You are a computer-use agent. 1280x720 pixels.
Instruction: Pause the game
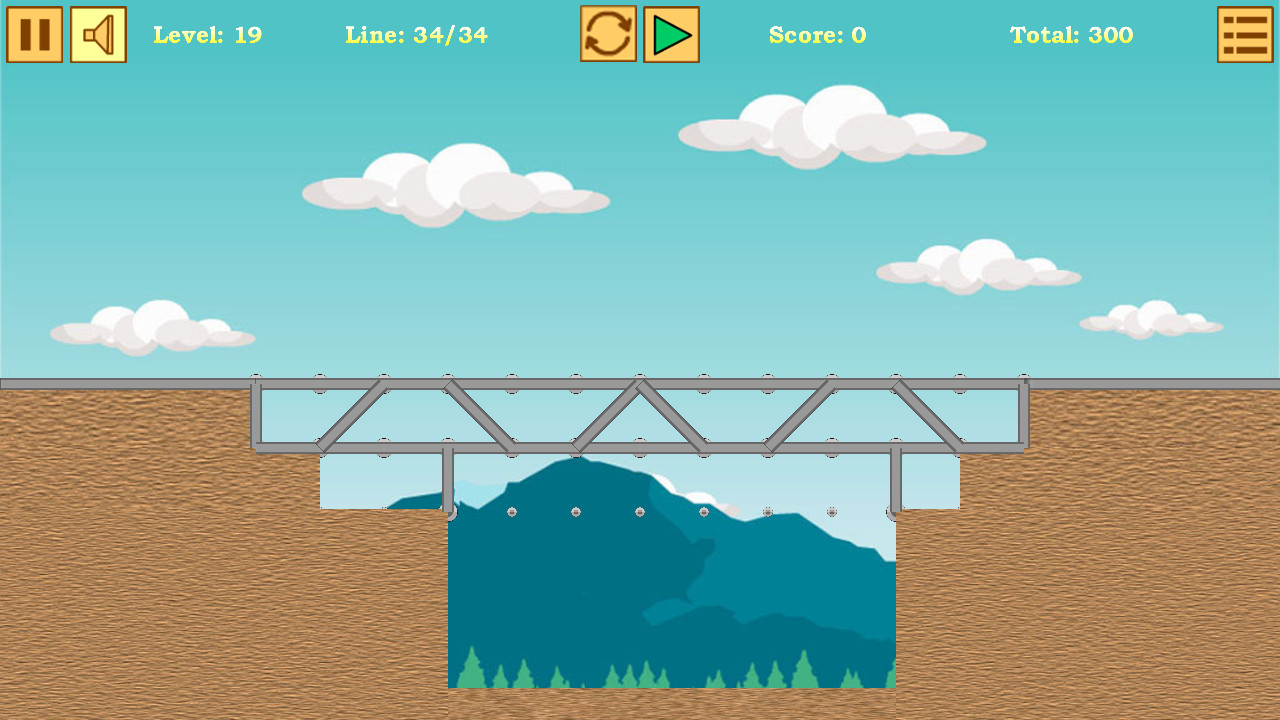click(x=35, y=34)
